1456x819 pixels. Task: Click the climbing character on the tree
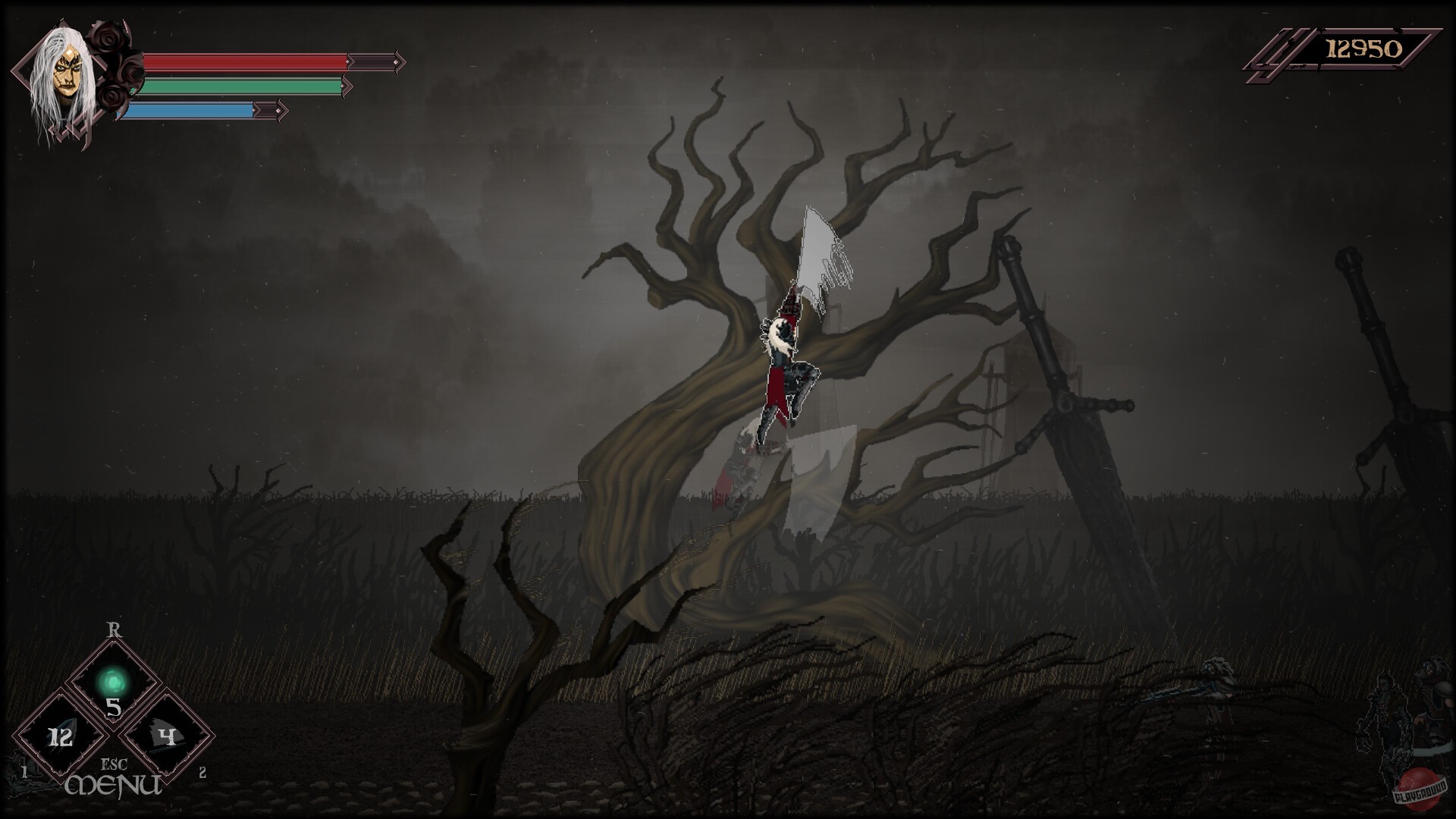click(785, 364)
